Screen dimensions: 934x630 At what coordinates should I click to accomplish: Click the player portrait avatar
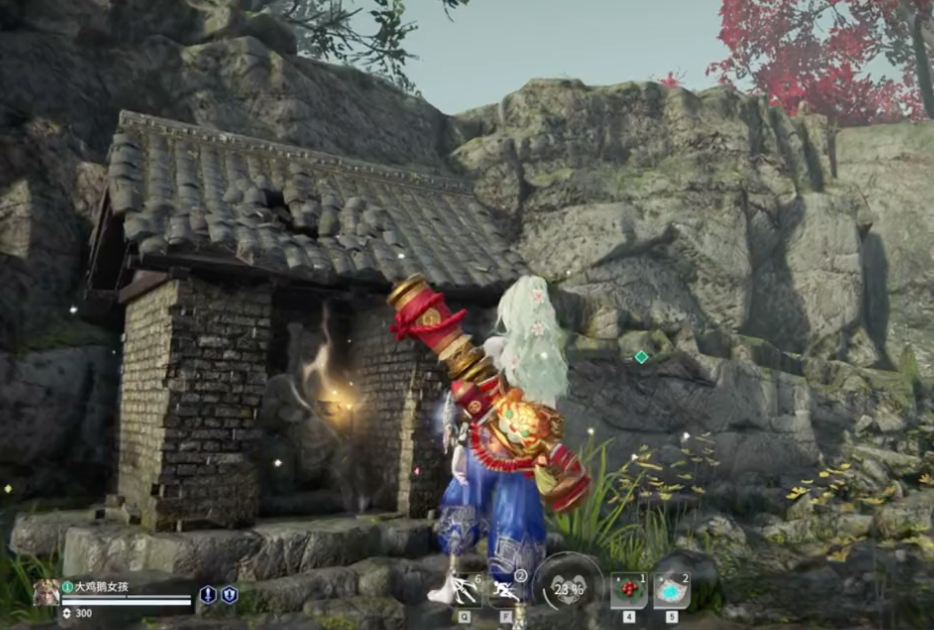(46, 594)
